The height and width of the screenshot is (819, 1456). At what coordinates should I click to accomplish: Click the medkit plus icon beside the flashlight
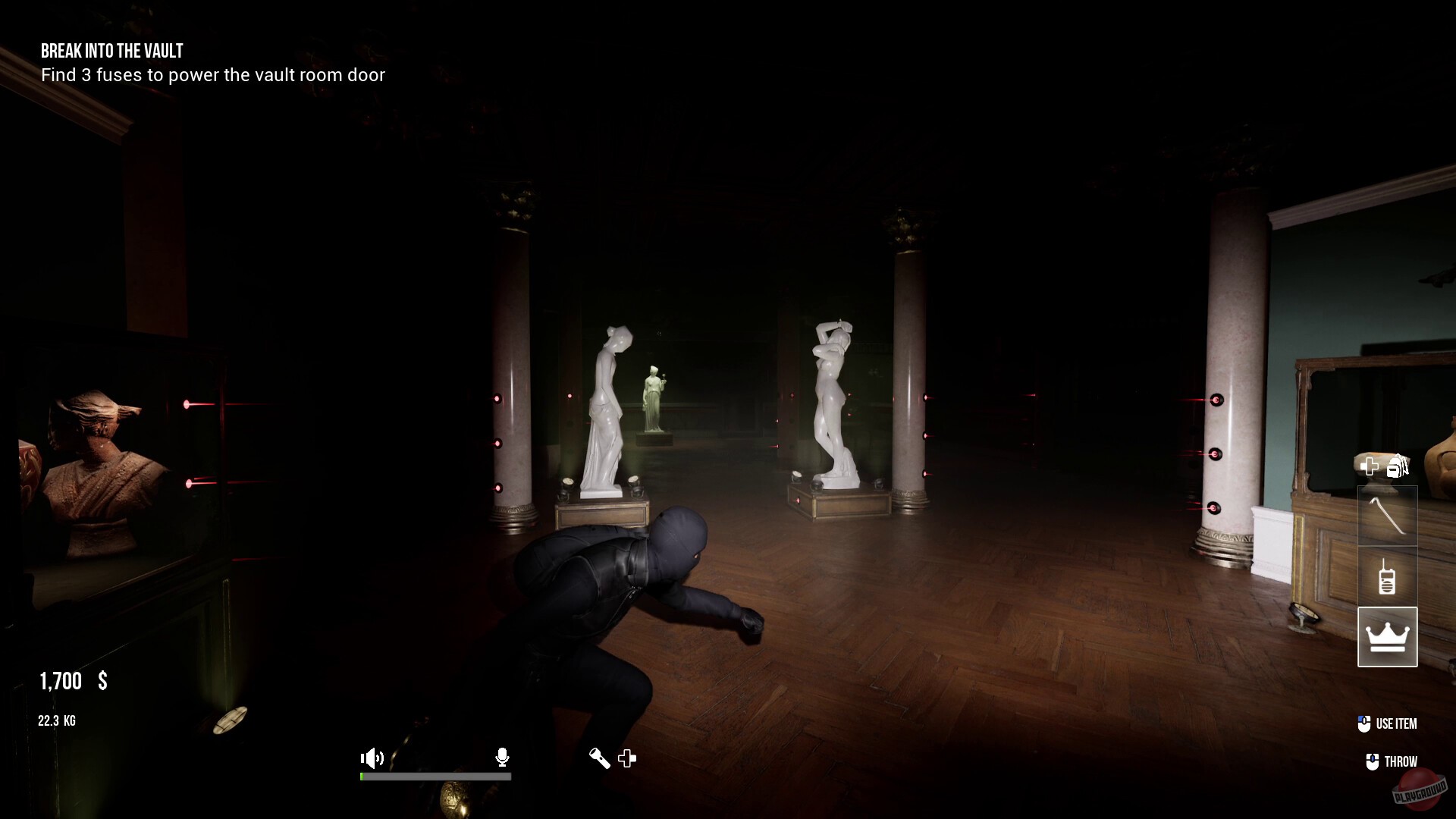(x=627, y=758)
